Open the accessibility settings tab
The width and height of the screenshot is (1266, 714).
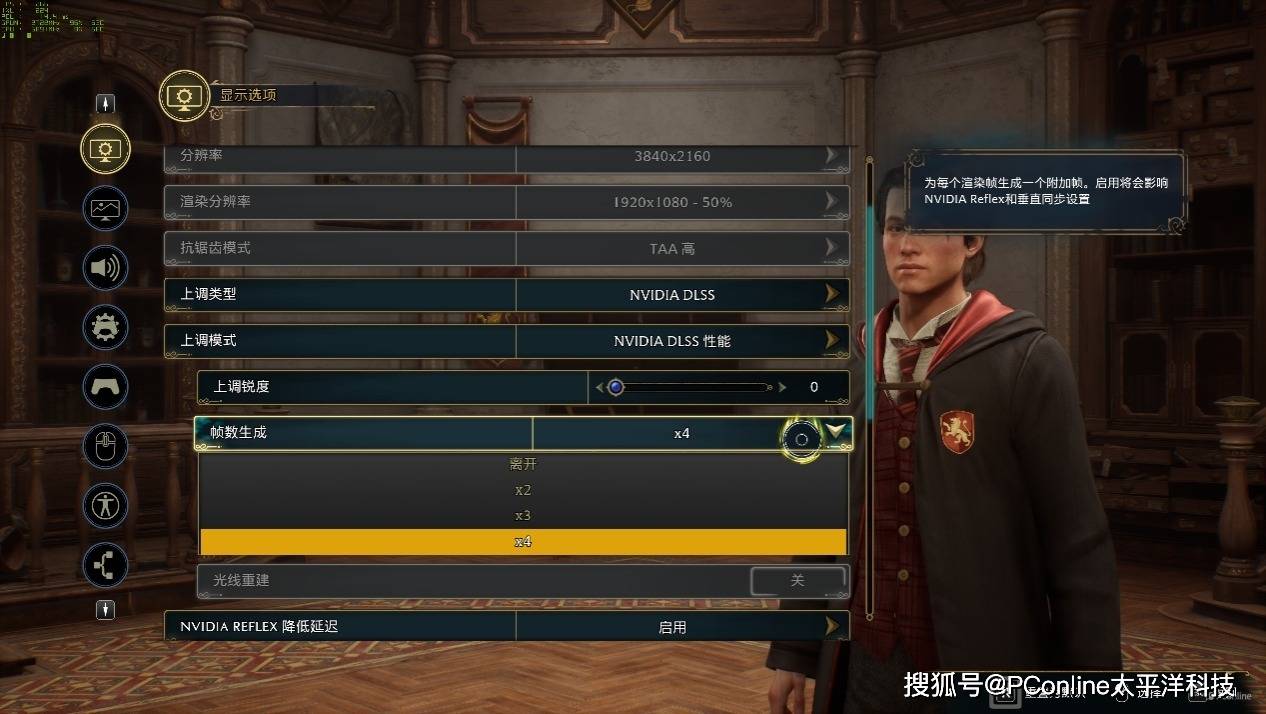[x=105, y=504]
